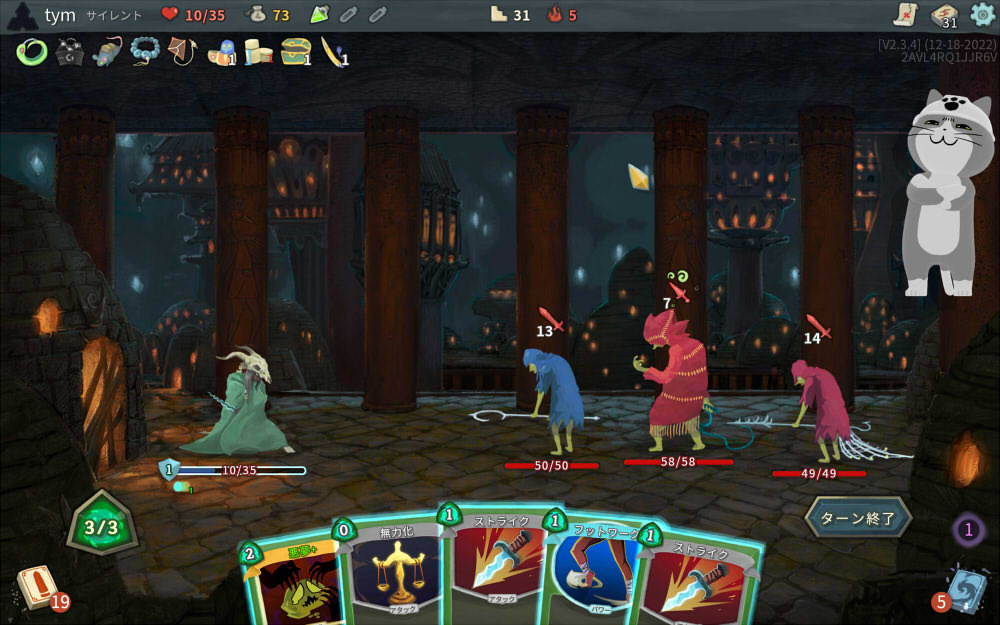Inspect the treasure chest relic
This screenshot has width=1000, height=625.
[295, 51]
